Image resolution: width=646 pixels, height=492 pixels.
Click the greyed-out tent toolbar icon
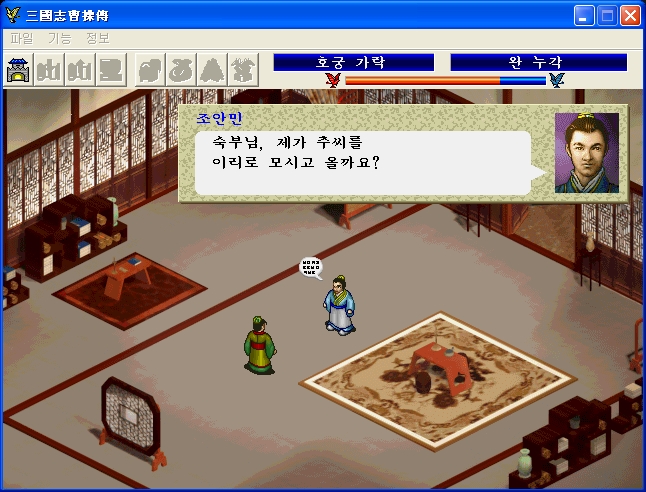click(x=214, y=70)
